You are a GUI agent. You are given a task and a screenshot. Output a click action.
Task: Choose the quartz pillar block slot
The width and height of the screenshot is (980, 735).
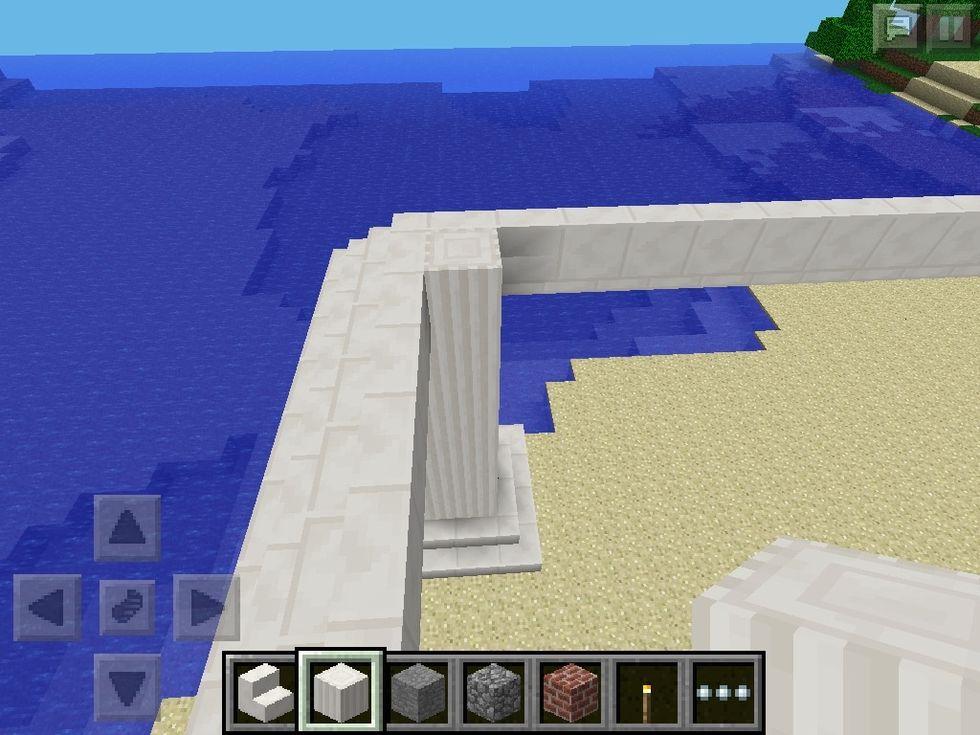tap(341, 691)
